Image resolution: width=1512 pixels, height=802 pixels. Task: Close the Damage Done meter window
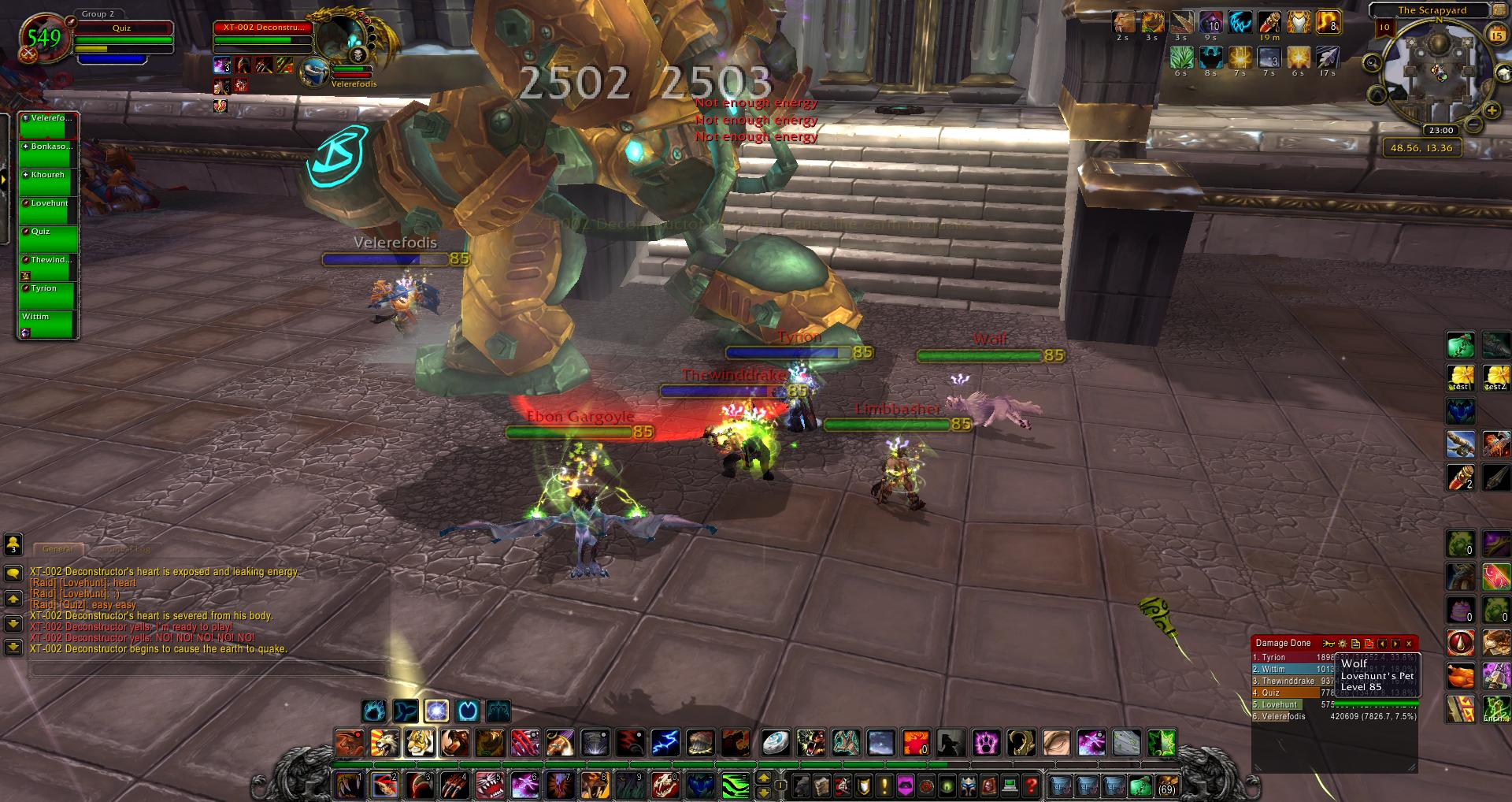pyautogui.click(x=1409, y=644)
